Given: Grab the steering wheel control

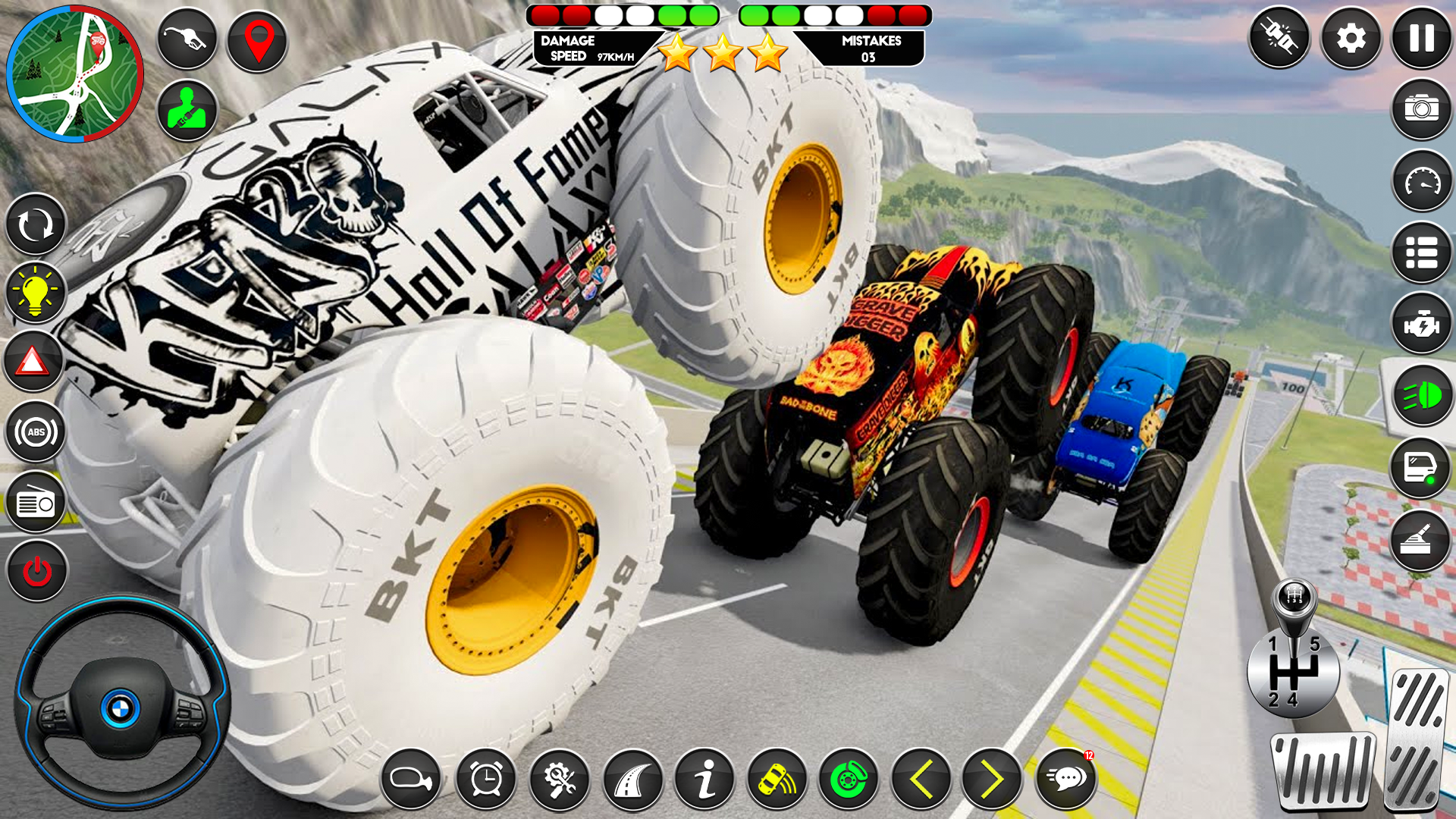Looking at the screenshot, I should (121, 705).
